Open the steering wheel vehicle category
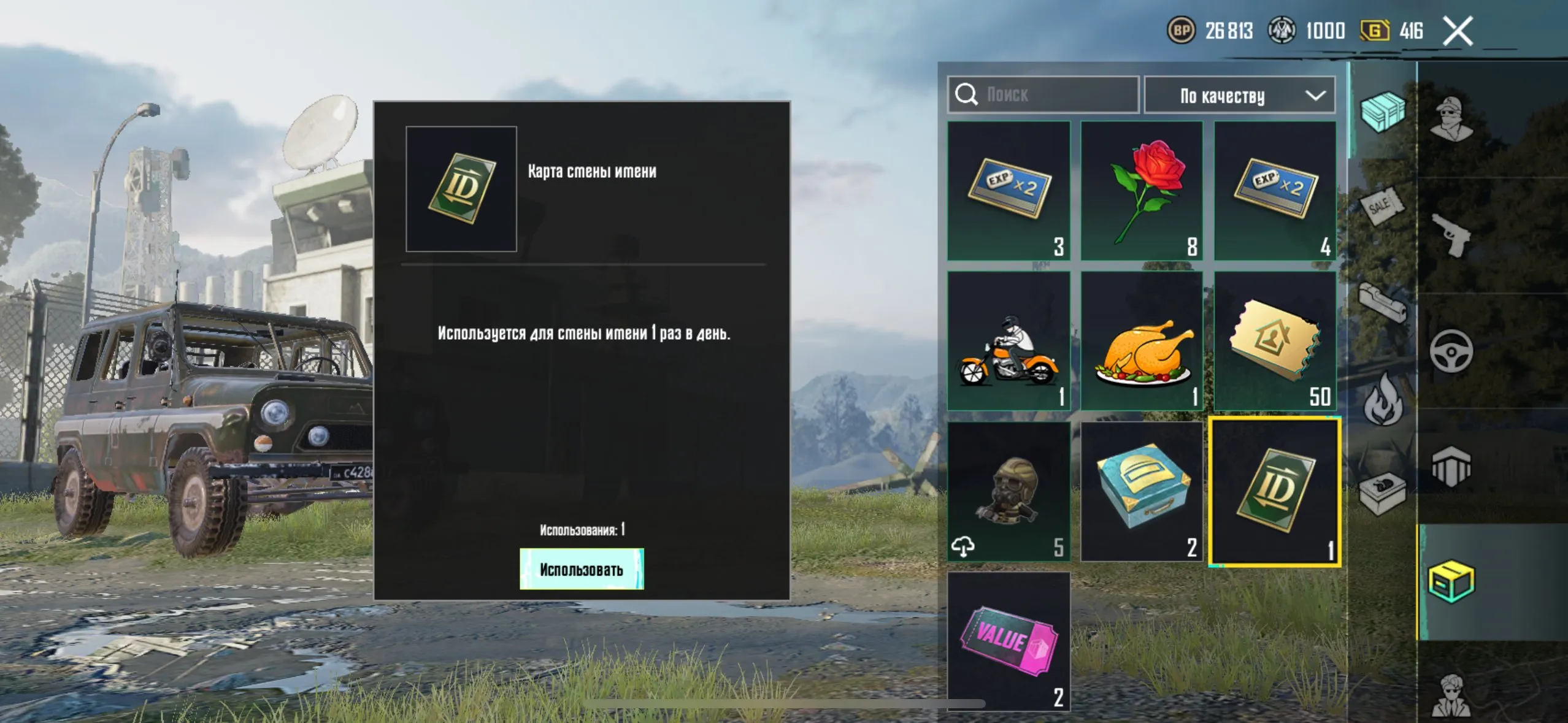This screenshot has width=1568, height=723. [1451, 351]
